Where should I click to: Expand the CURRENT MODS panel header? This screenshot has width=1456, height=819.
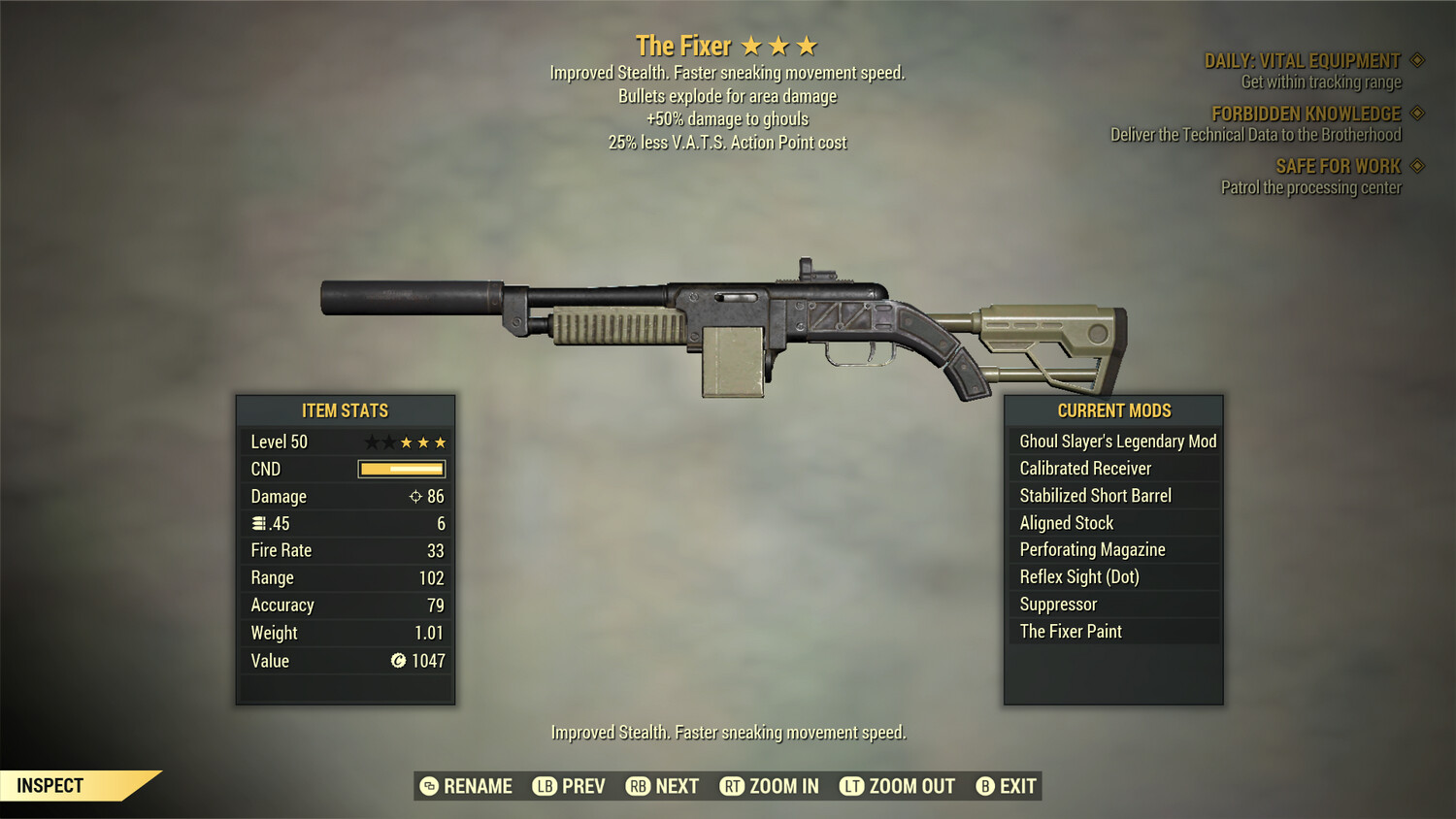pyautogui.click(x=1113, y=410)
